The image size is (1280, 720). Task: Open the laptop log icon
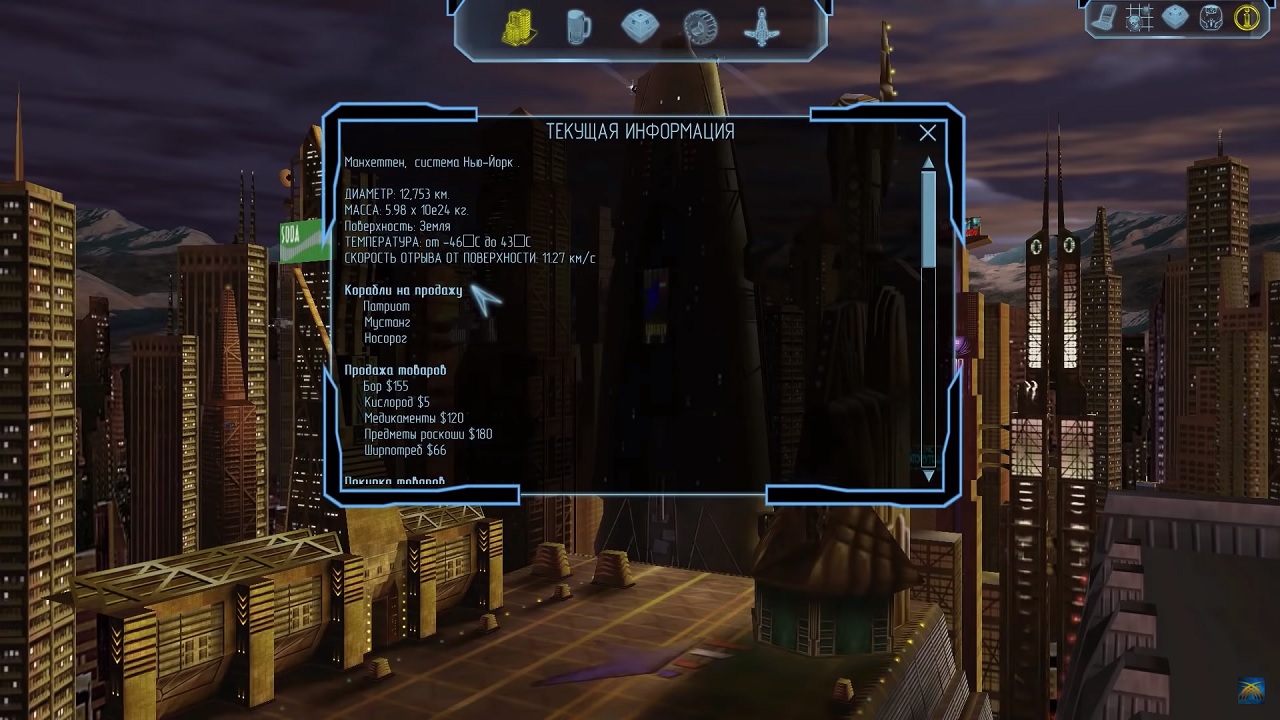(x=1106, y=17)
